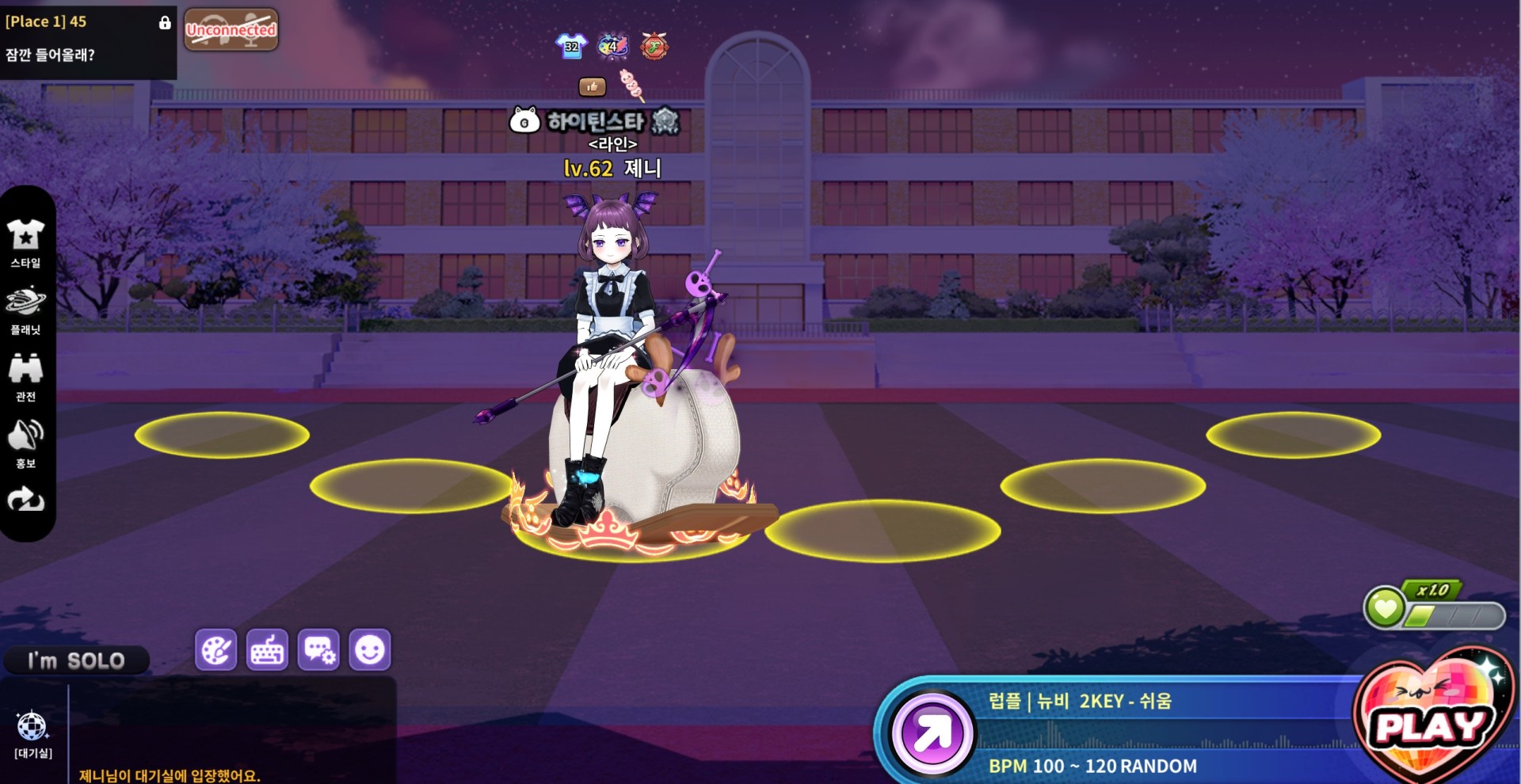This screenshot has width=1521, height=784.
Task: Open the chat settings bubble button
Action: 318,650
